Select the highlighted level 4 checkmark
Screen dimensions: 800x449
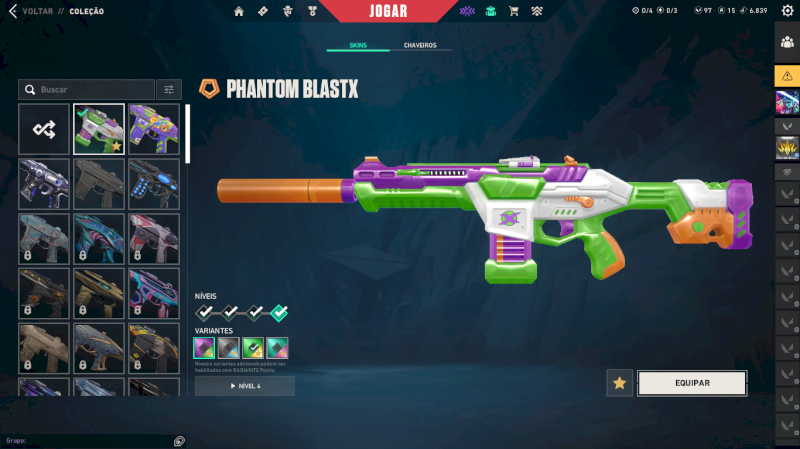point(279,313)
